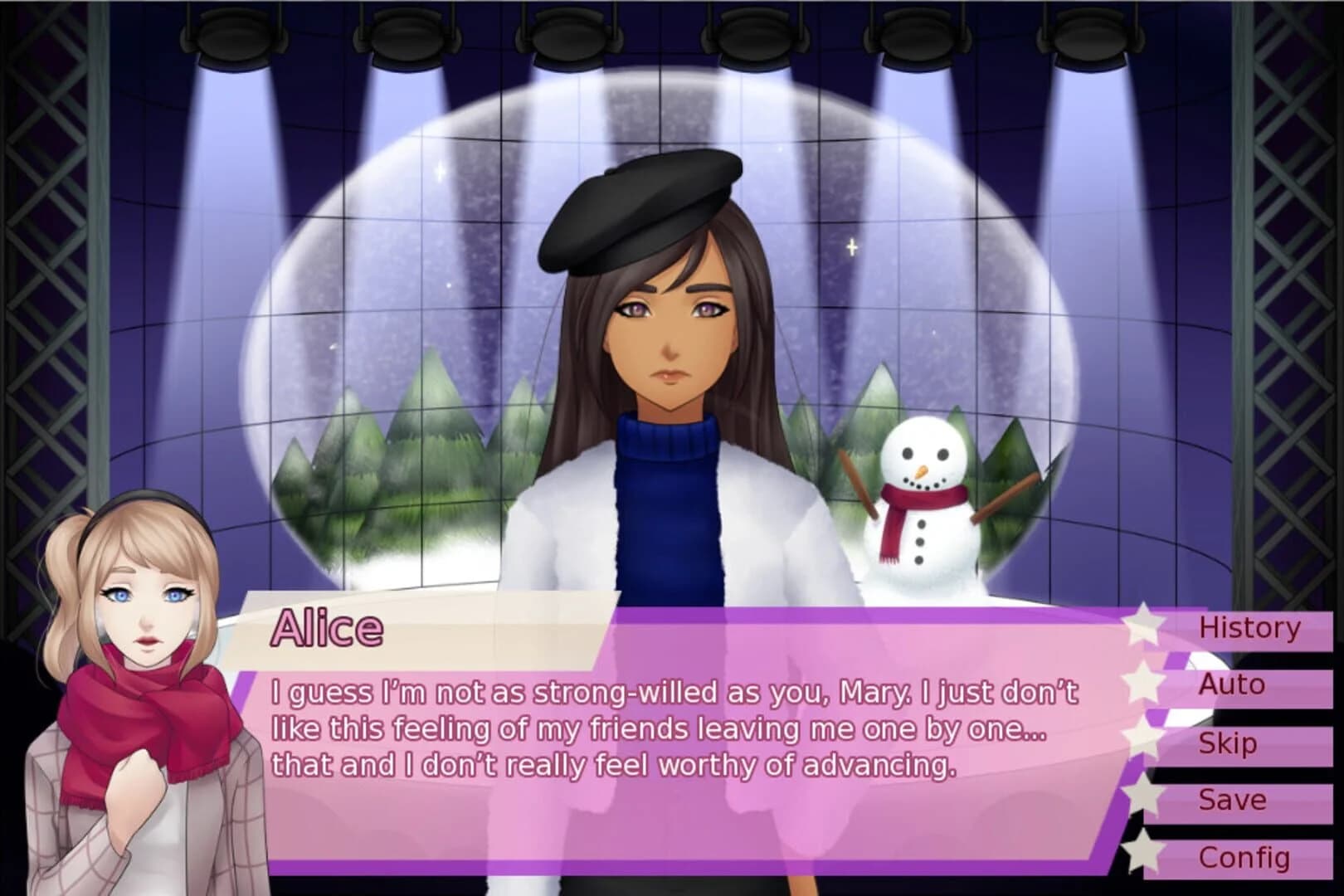This screenshot has width=1344, height=896.
Task: Activate Skip mode to fast-forward dialogue
Action: [1227, 743]
